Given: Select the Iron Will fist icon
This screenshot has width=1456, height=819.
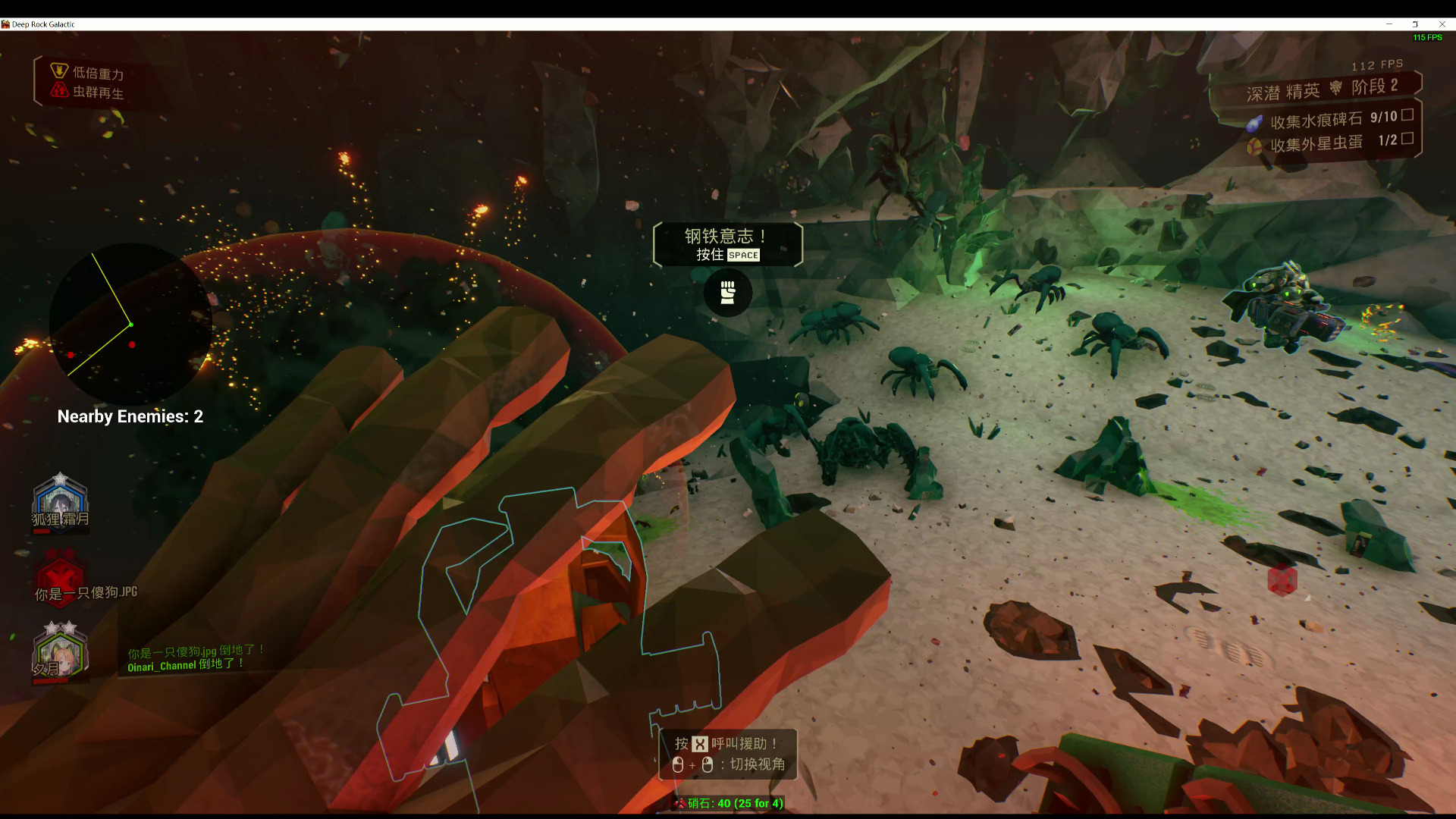Looking at the screenshot, I should 728,292.
